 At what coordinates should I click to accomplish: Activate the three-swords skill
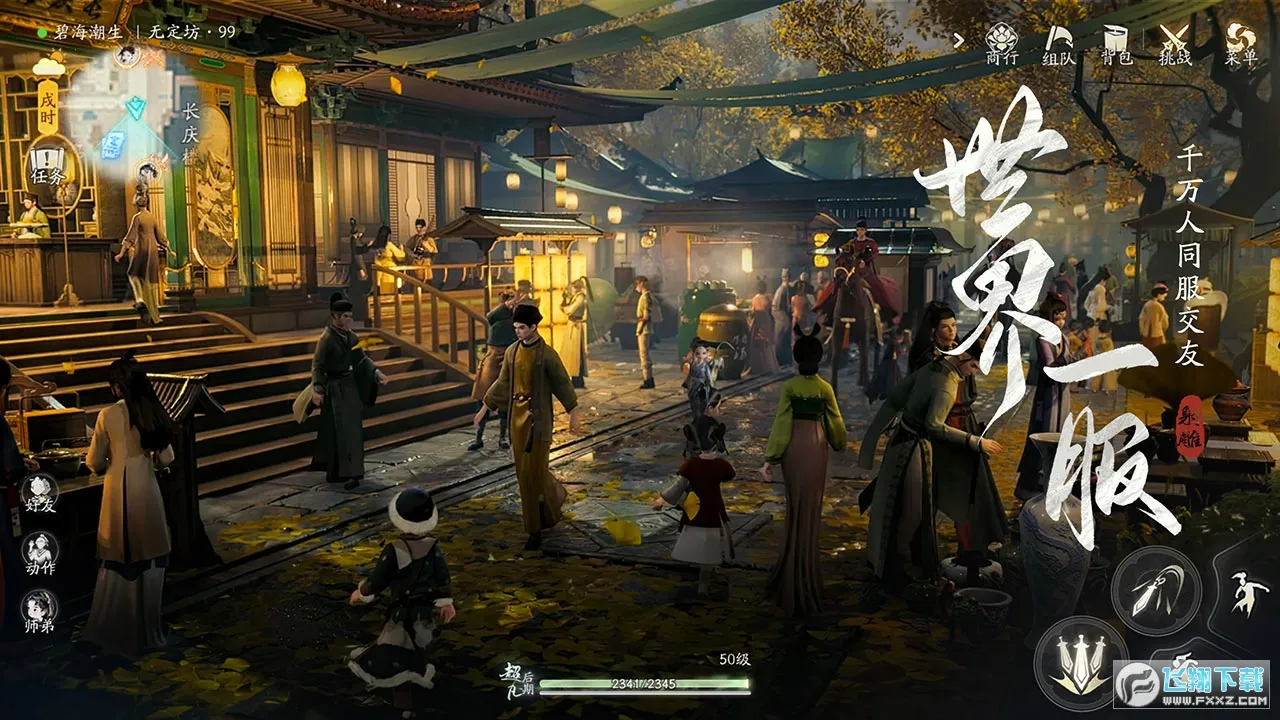pyautogui.click(x=1081, y=663)
